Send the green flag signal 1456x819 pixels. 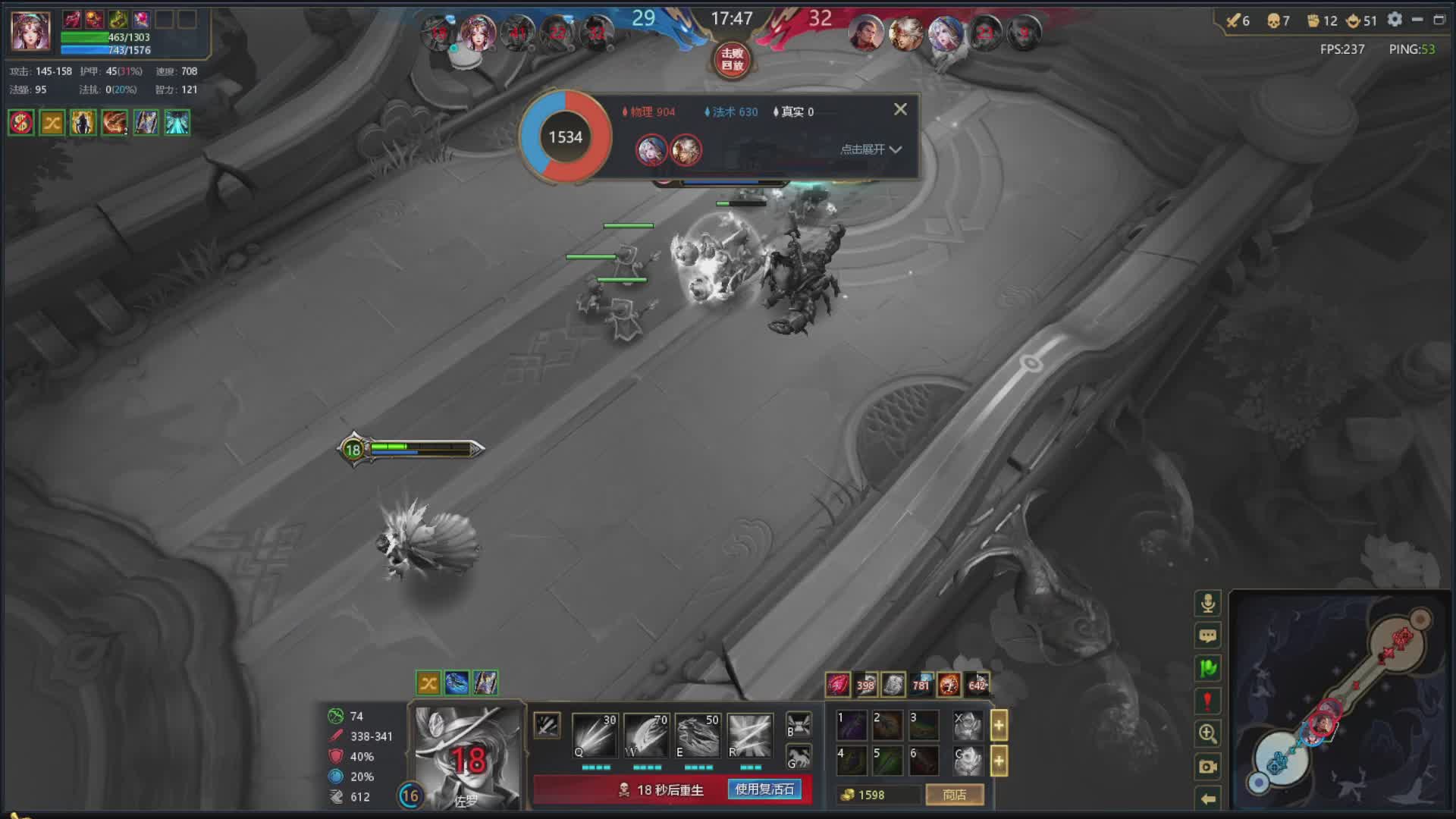(1208, 668)
